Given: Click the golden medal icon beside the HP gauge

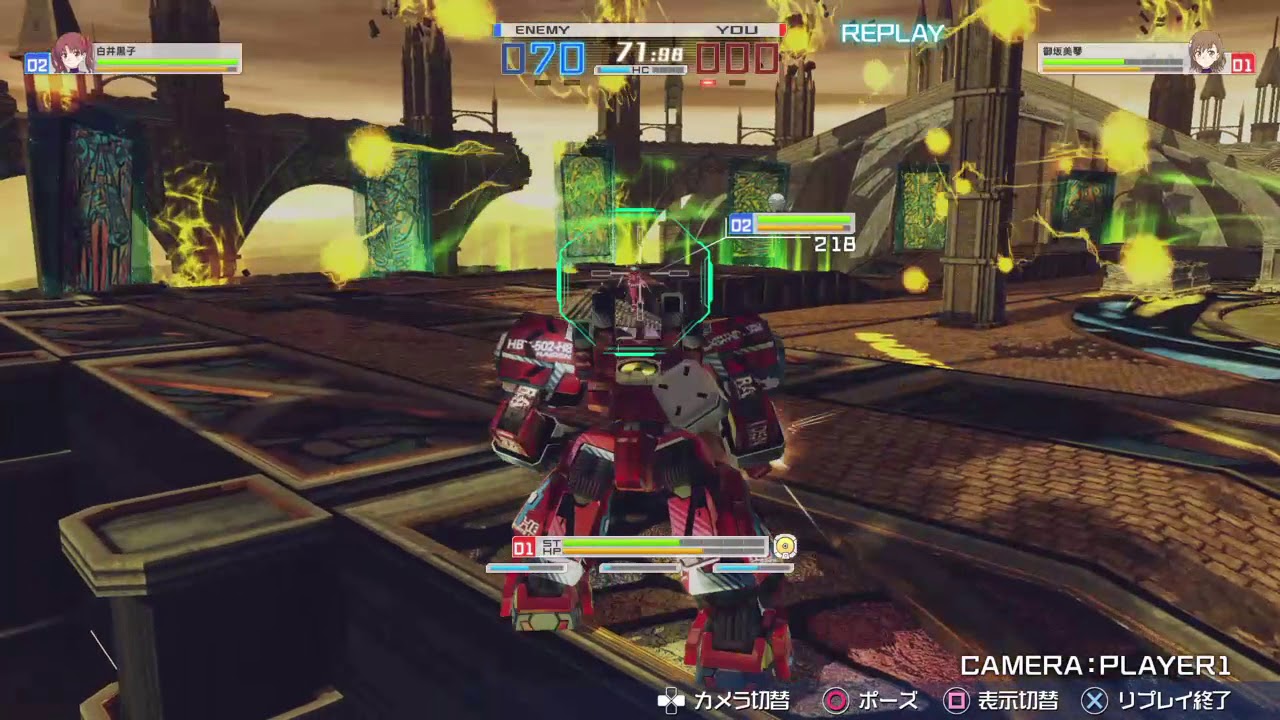Looking at the screenshot, I should pyautogui.click(x=785, y=547).
